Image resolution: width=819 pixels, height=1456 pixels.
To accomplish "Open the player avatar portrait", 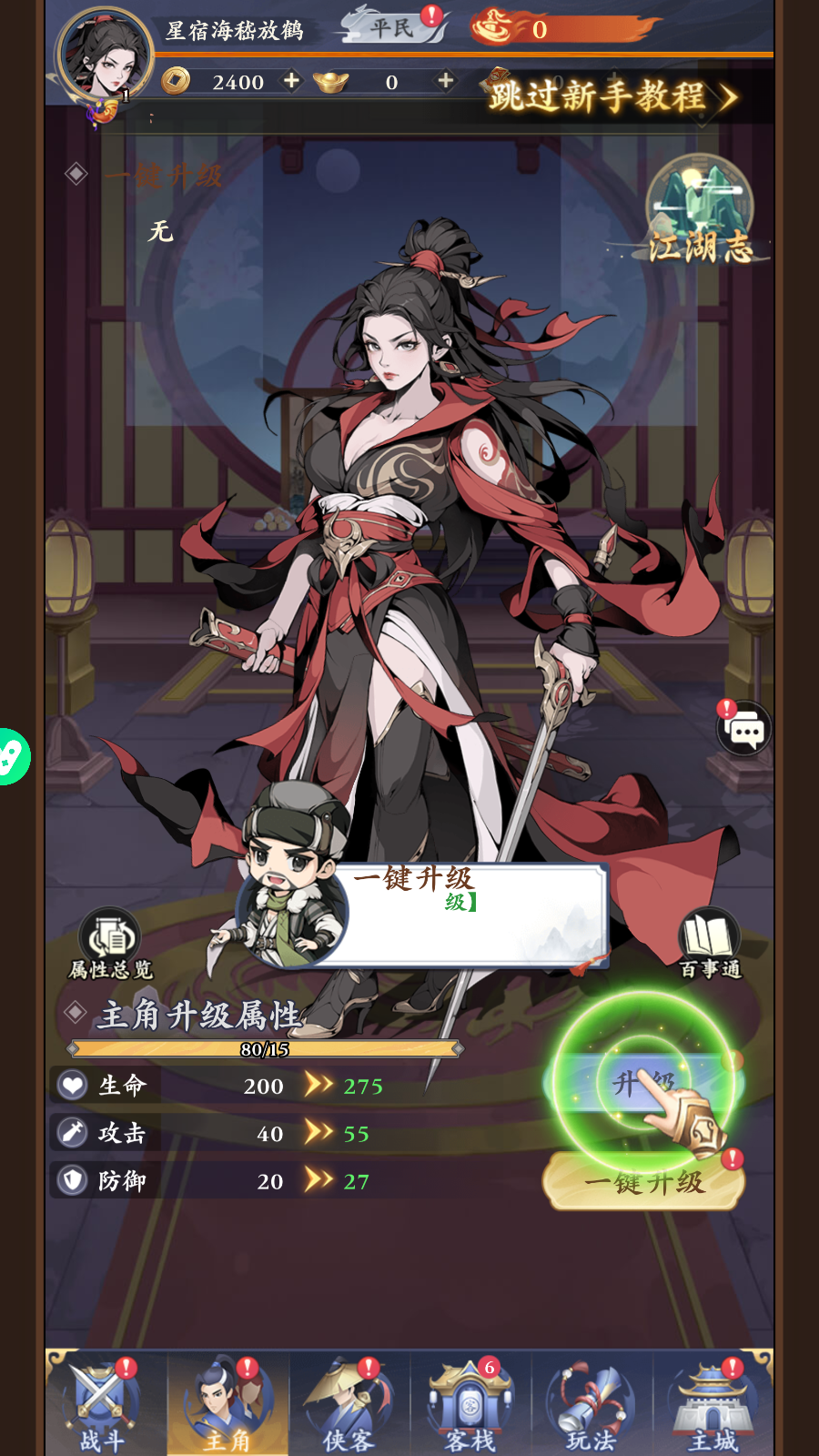I will point(105,56).
